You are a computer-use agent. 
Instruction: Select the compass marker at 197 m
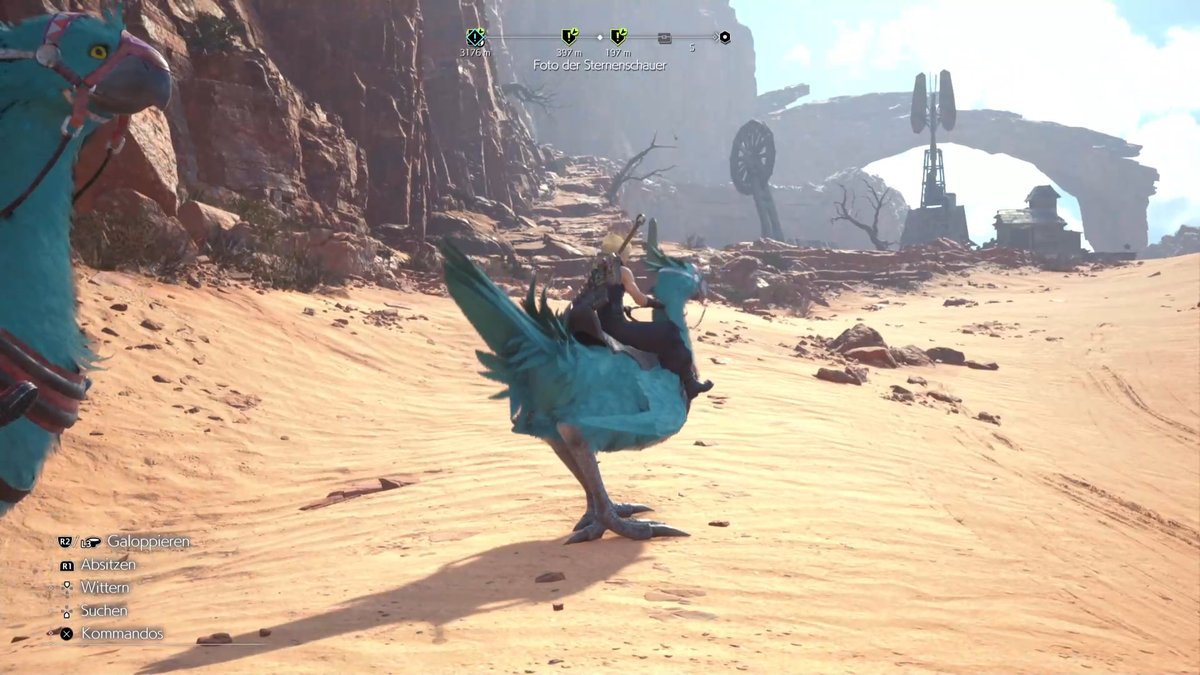(x=619, y=37)
